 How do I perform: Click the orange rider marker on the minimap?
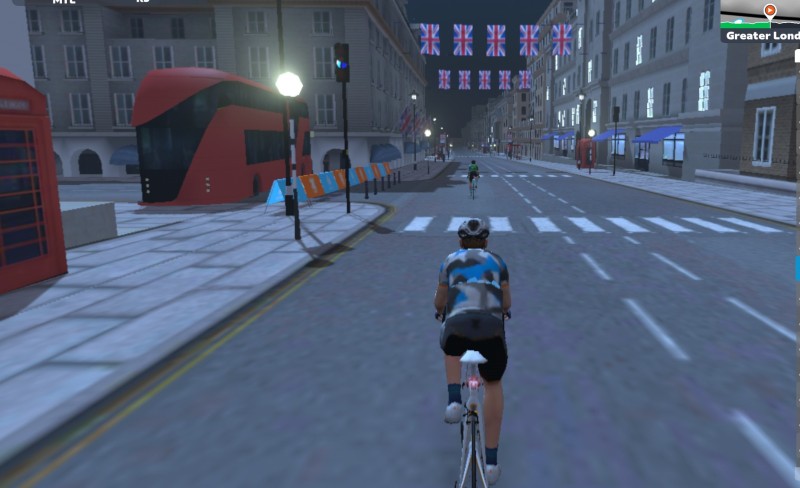(770, 11)
